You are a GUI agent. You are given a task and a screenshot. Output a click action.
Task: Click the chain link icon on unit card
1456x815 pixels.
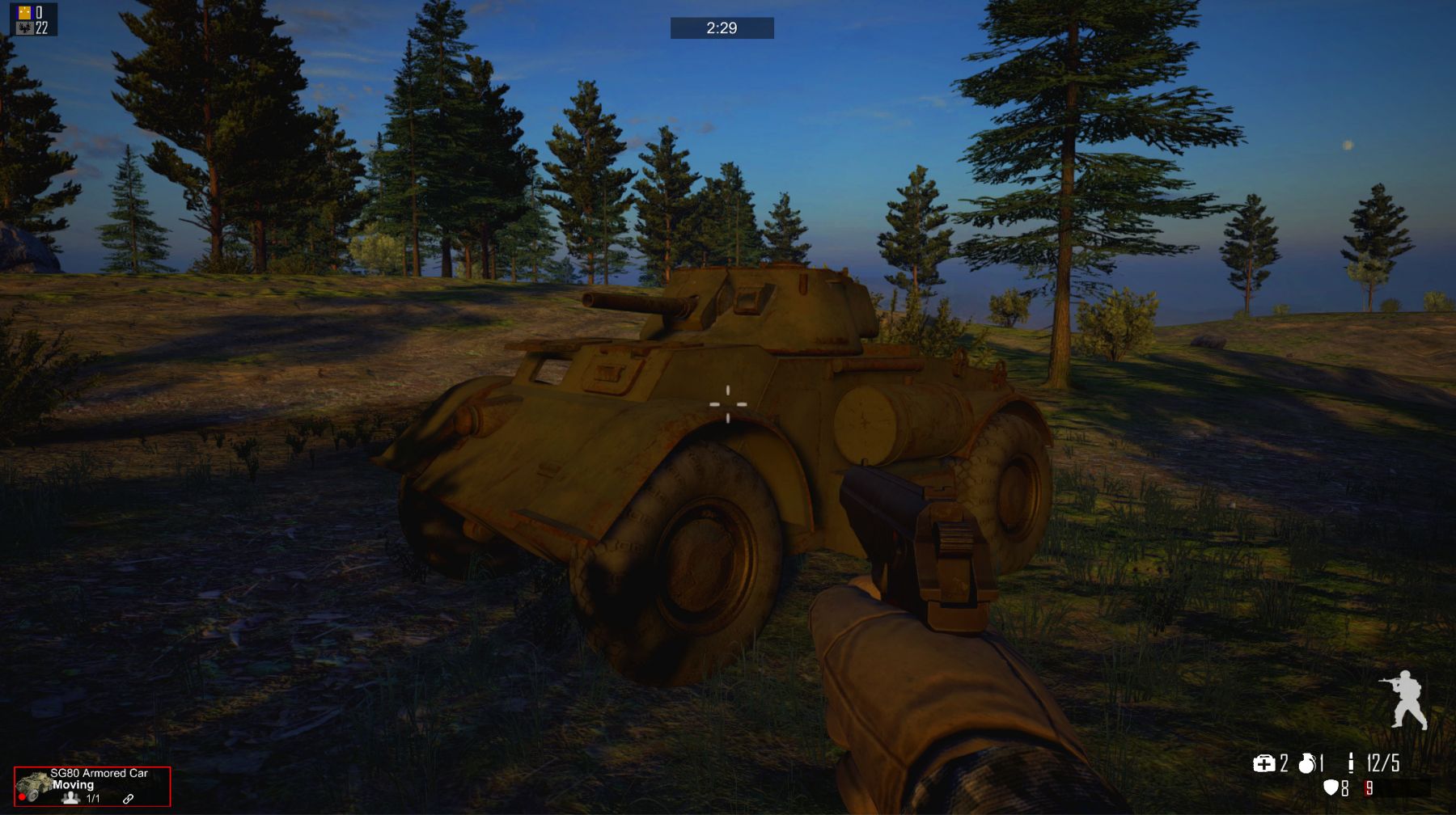pyautogui.click(x=128, y=799)
